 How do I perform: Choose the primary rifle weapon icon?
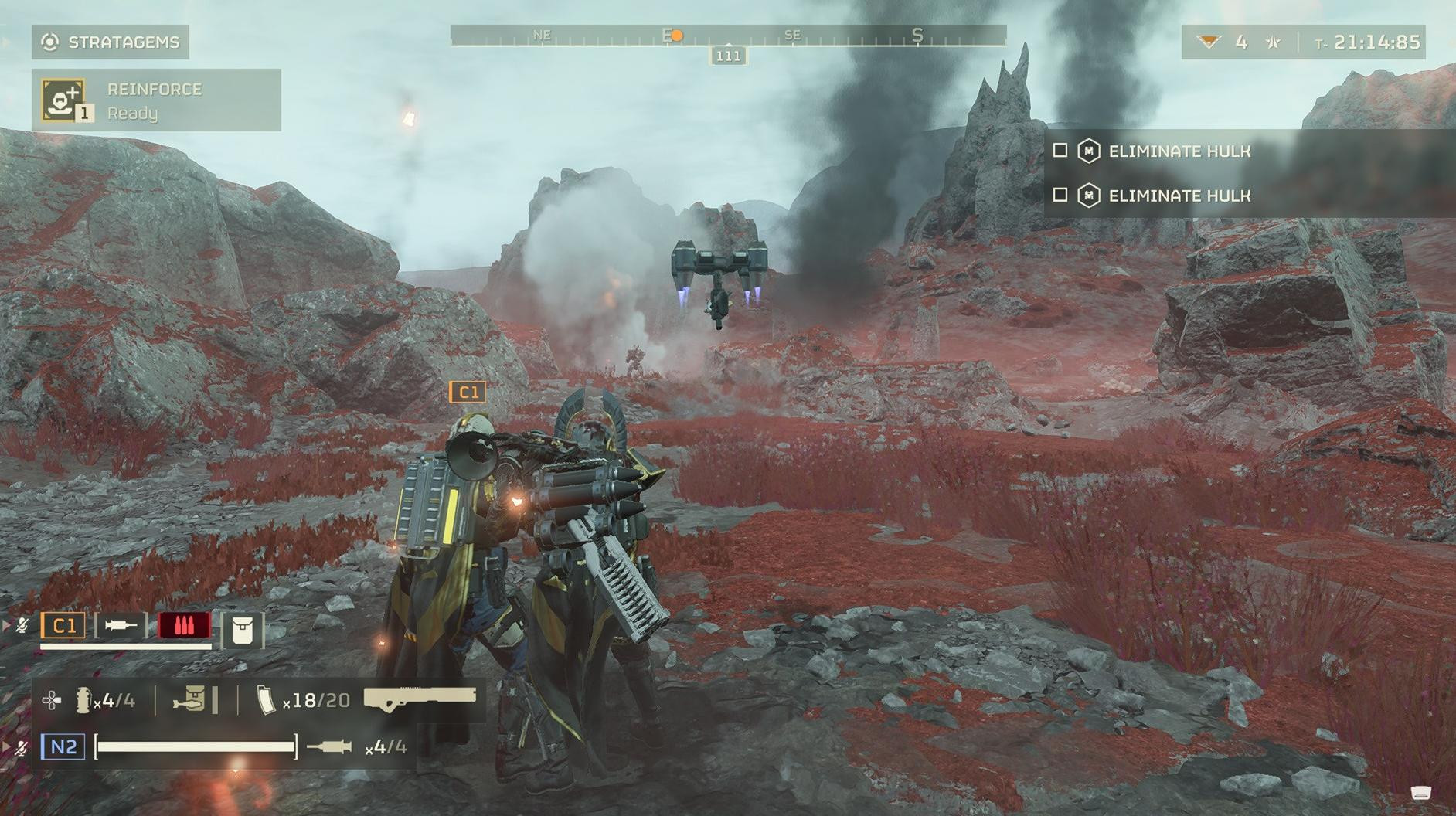tap(420, 697)
